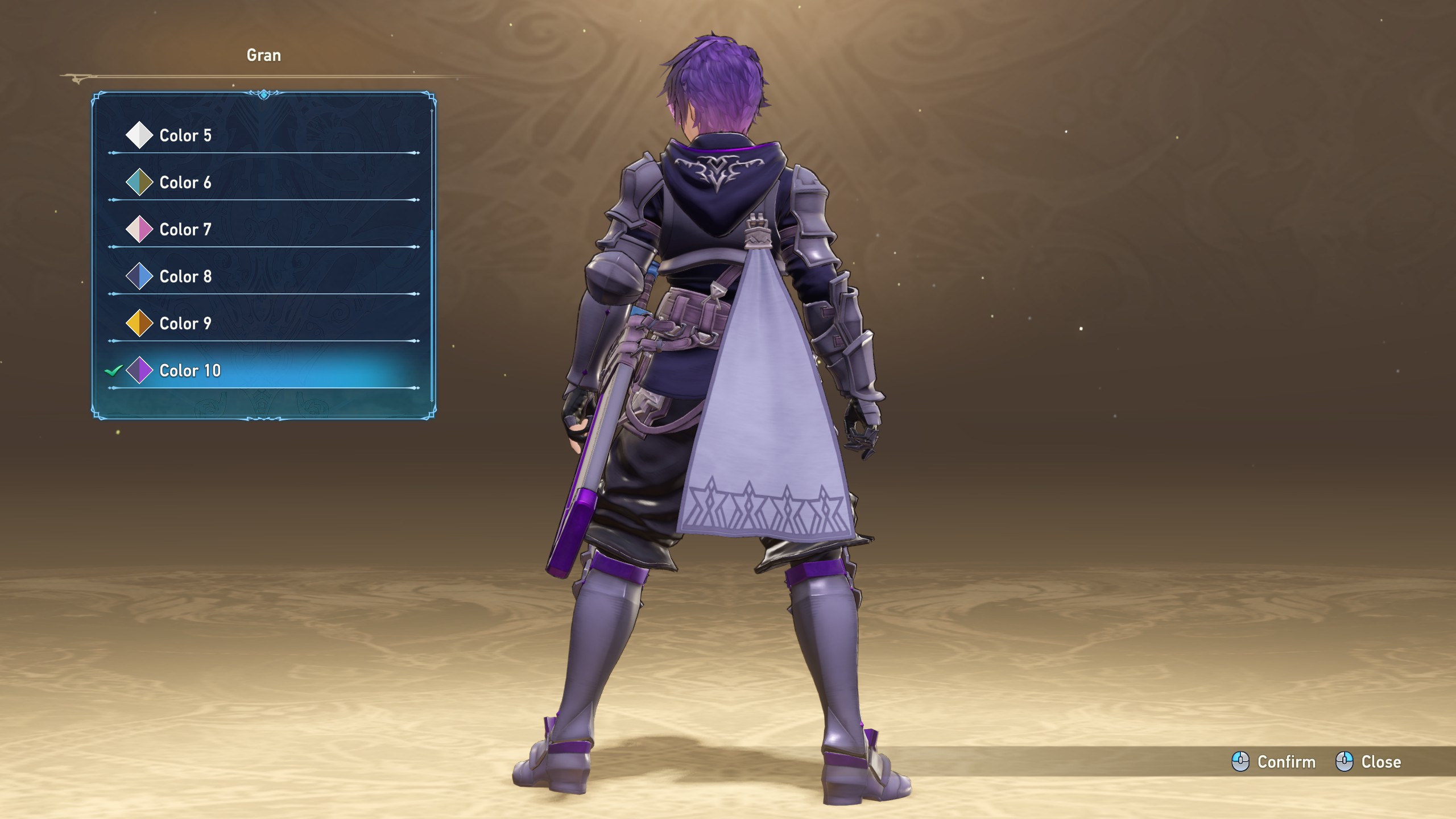Select the Color 5 white option
The width and height of the screenshot is (1456, 819).
tap(185, 135)
